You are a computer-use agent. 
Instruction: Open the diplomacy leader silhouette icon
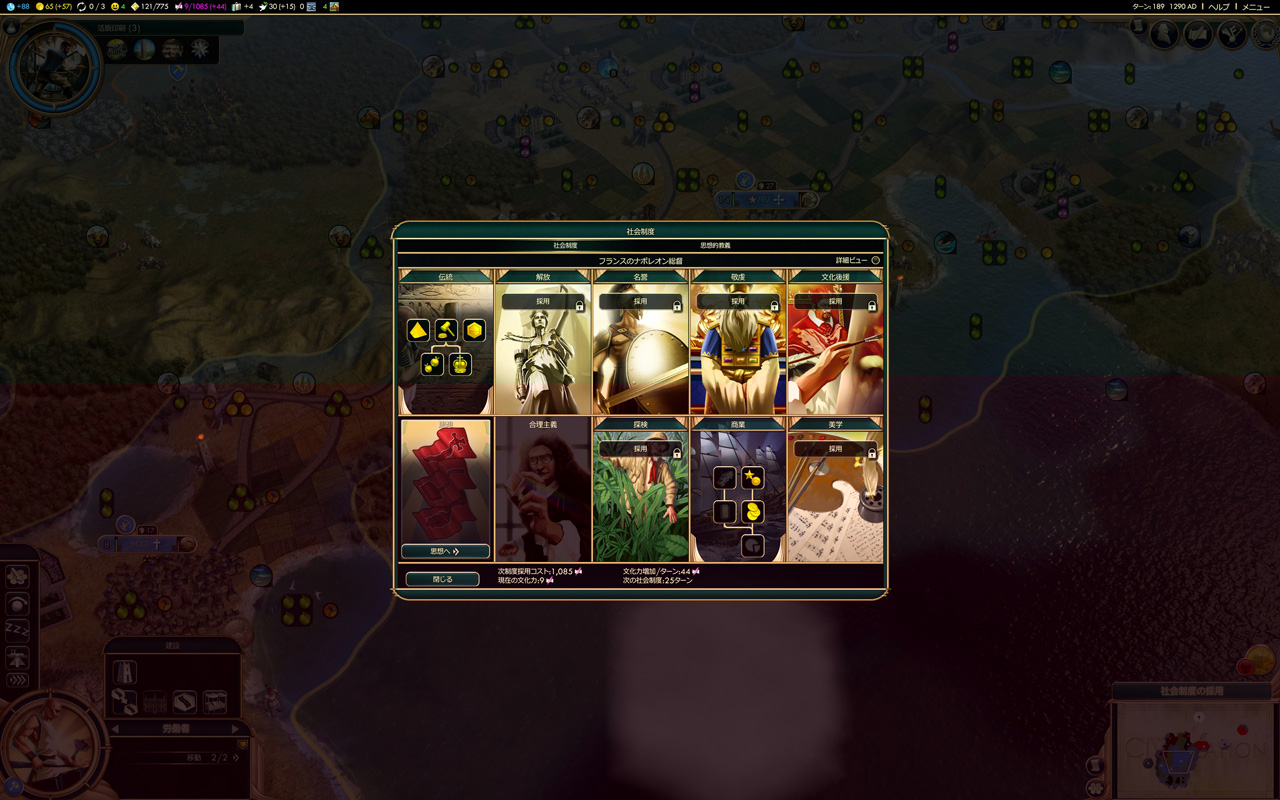click(1164, 35)
